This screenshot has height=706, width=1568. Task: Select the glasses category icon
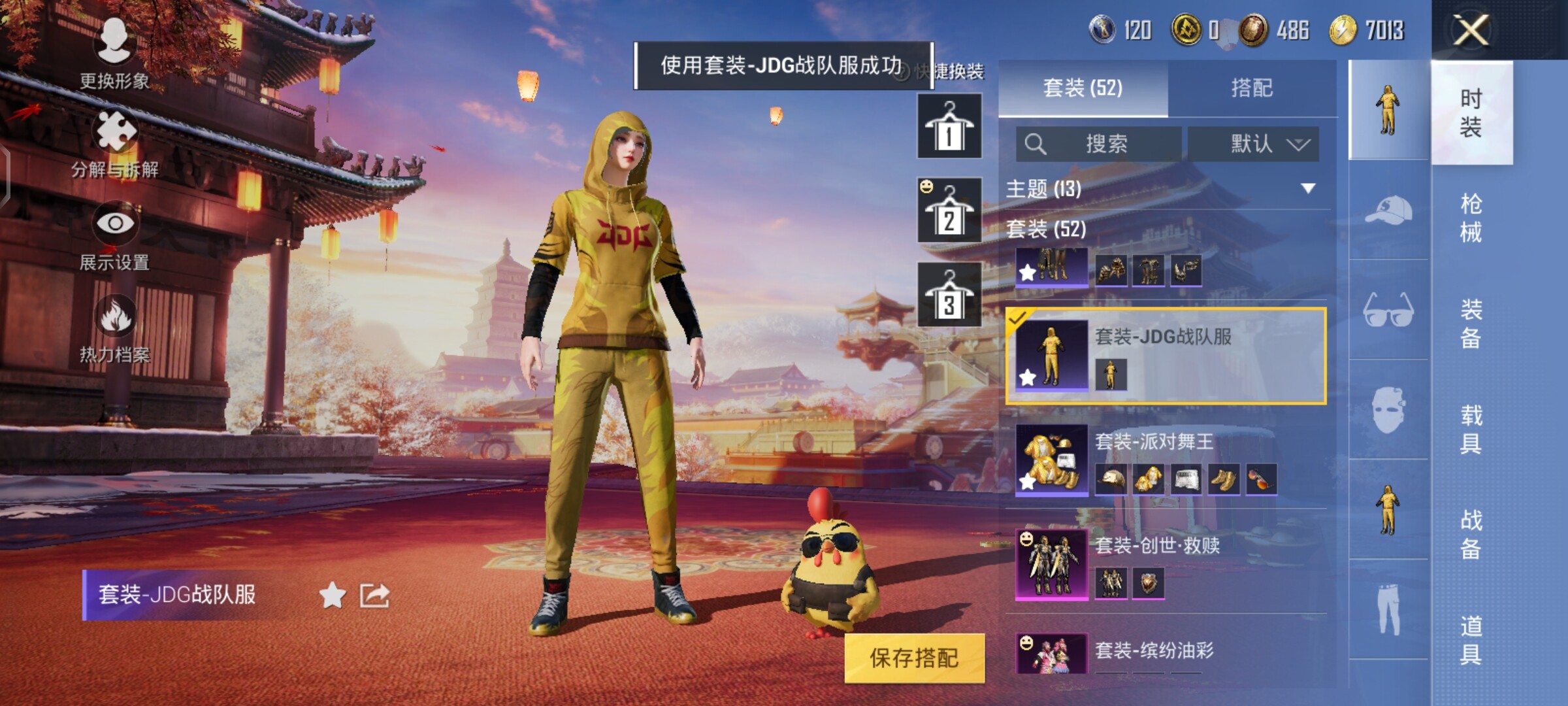[x=1388, y=310]
